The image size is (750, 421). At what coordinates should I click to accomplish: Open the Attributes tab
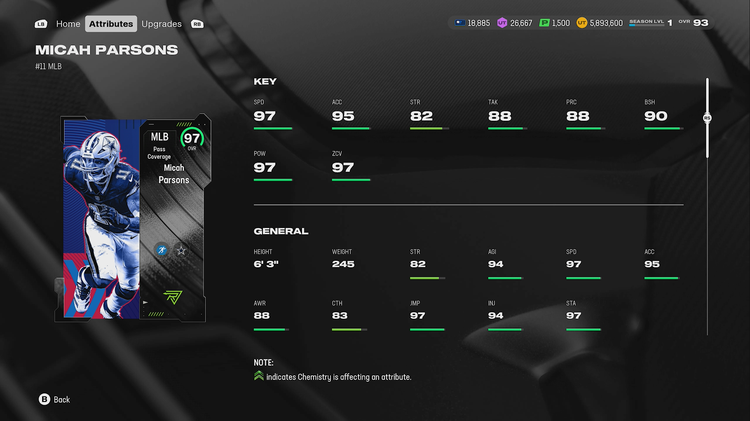click(111, 23)
